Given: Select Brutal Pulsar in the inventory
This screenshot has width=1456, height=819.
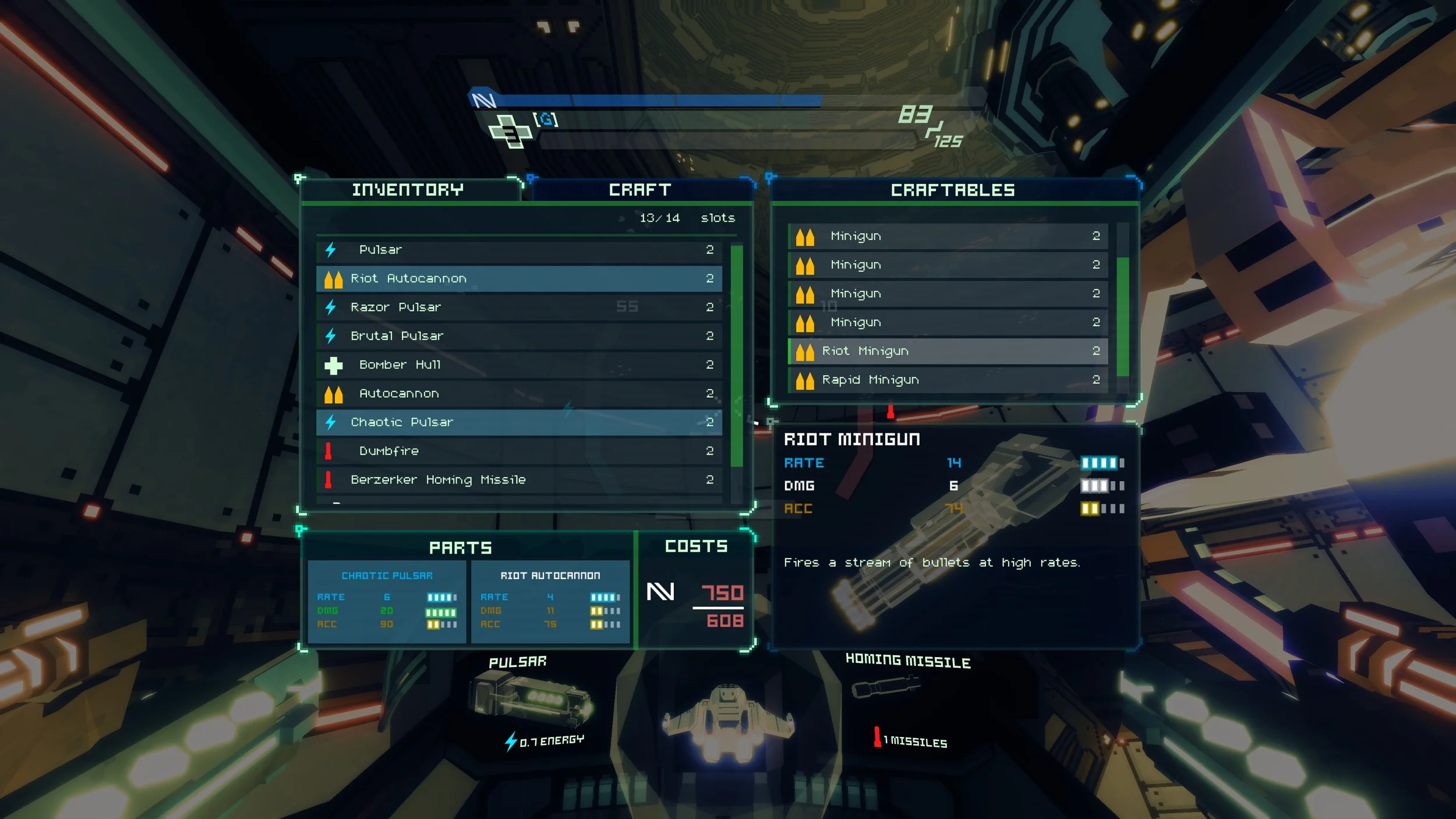Looking at the screenshot, I should 518,336.
